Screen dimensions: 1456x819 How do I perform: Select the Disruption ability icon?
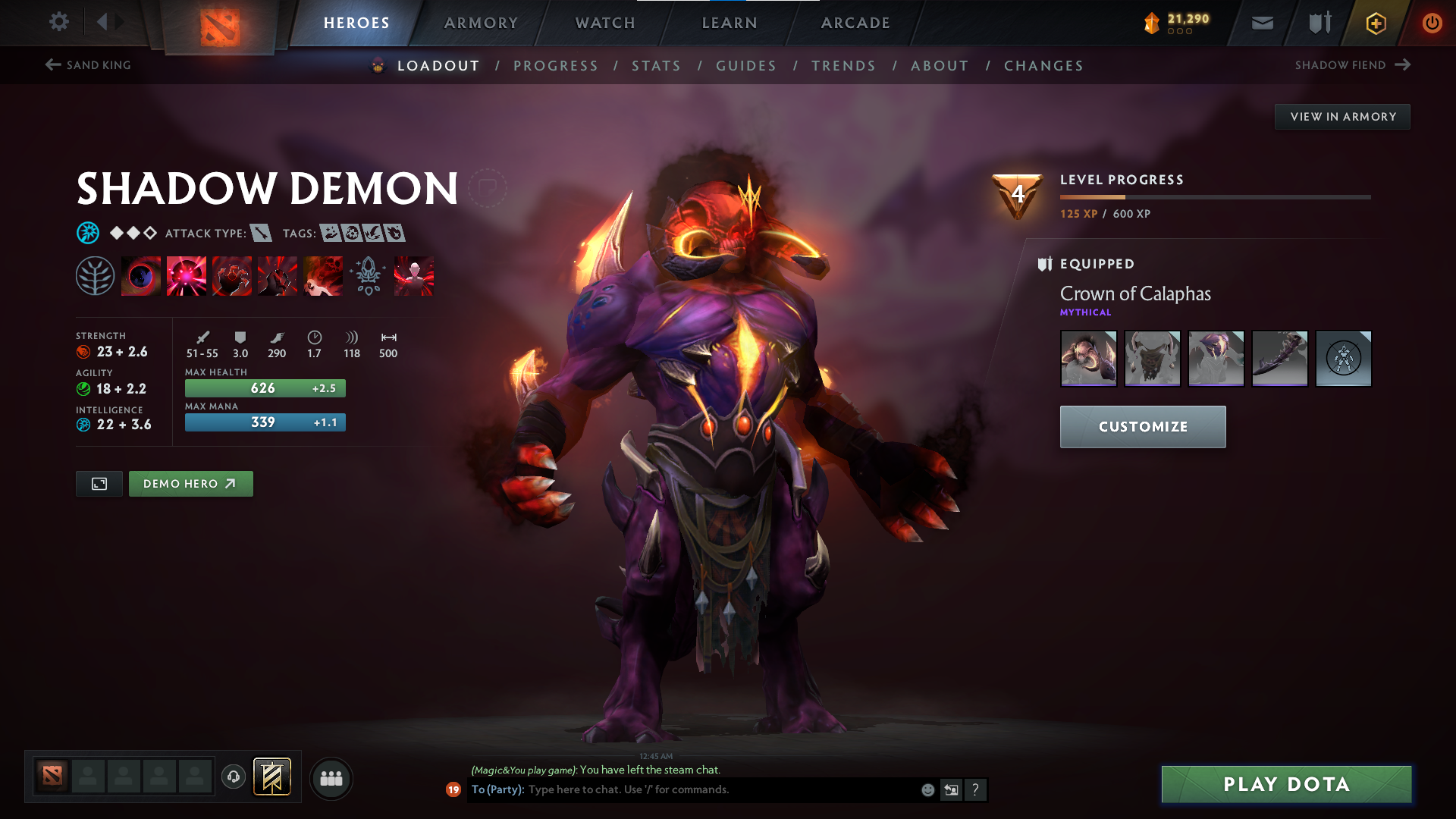click(x=140, y=275)
